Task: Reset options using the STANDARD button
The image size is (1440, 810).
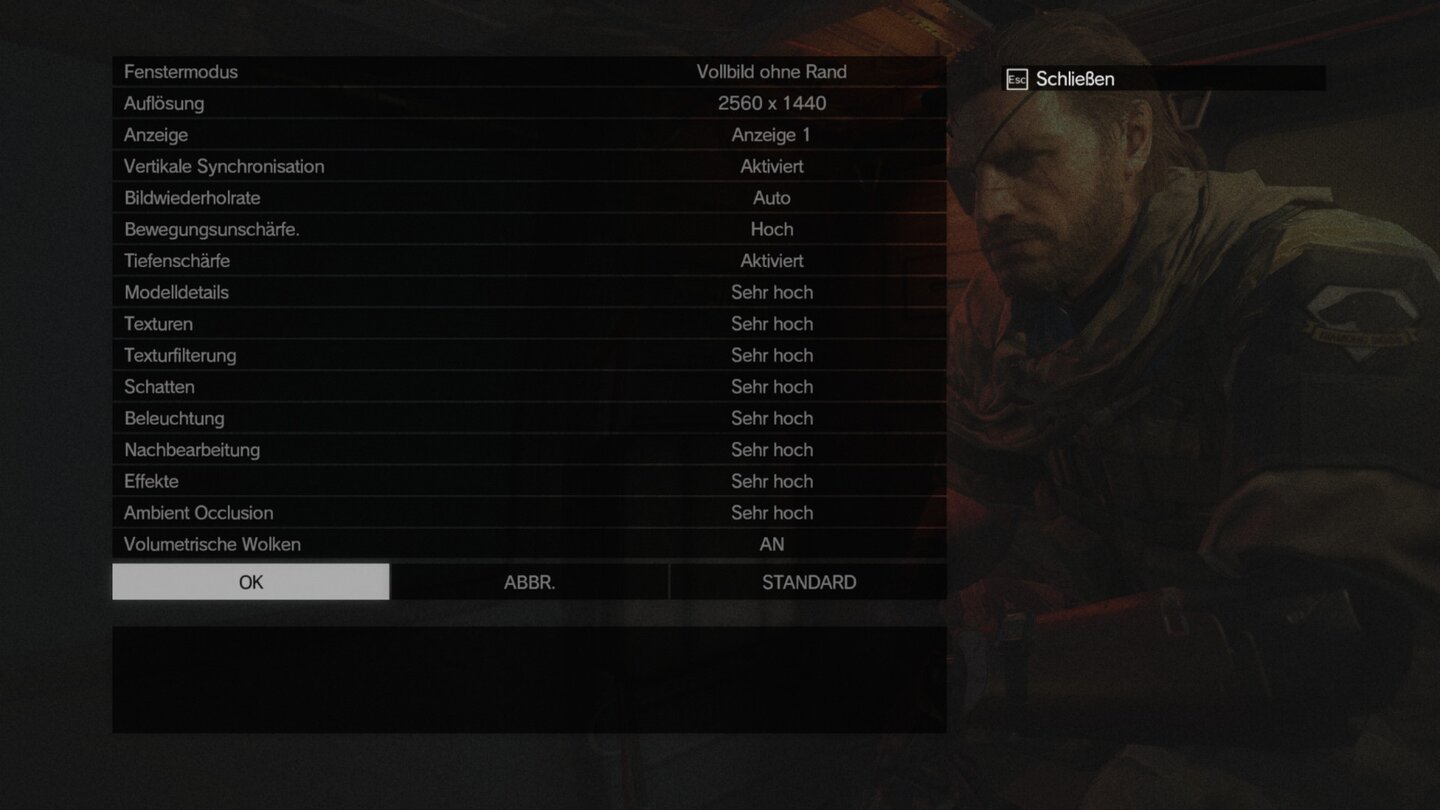Action: tap(808, 581)
